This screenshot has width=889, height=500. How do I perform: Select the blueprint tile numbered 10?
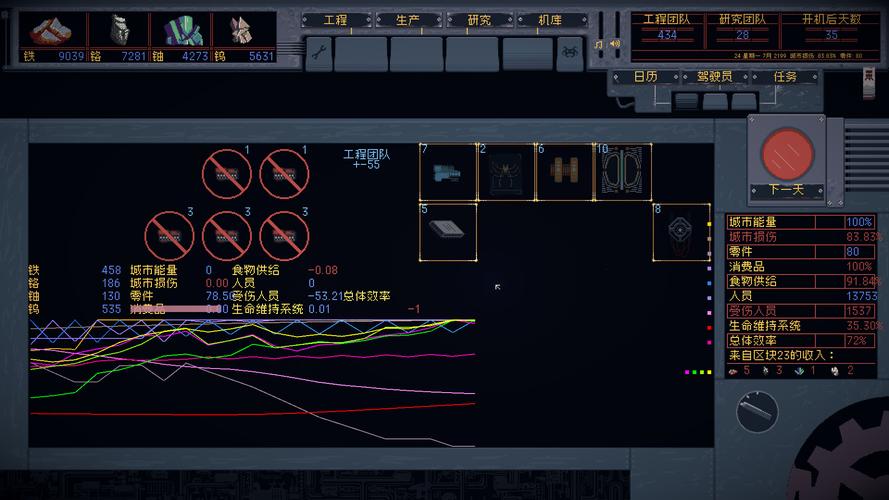[623, 172]
